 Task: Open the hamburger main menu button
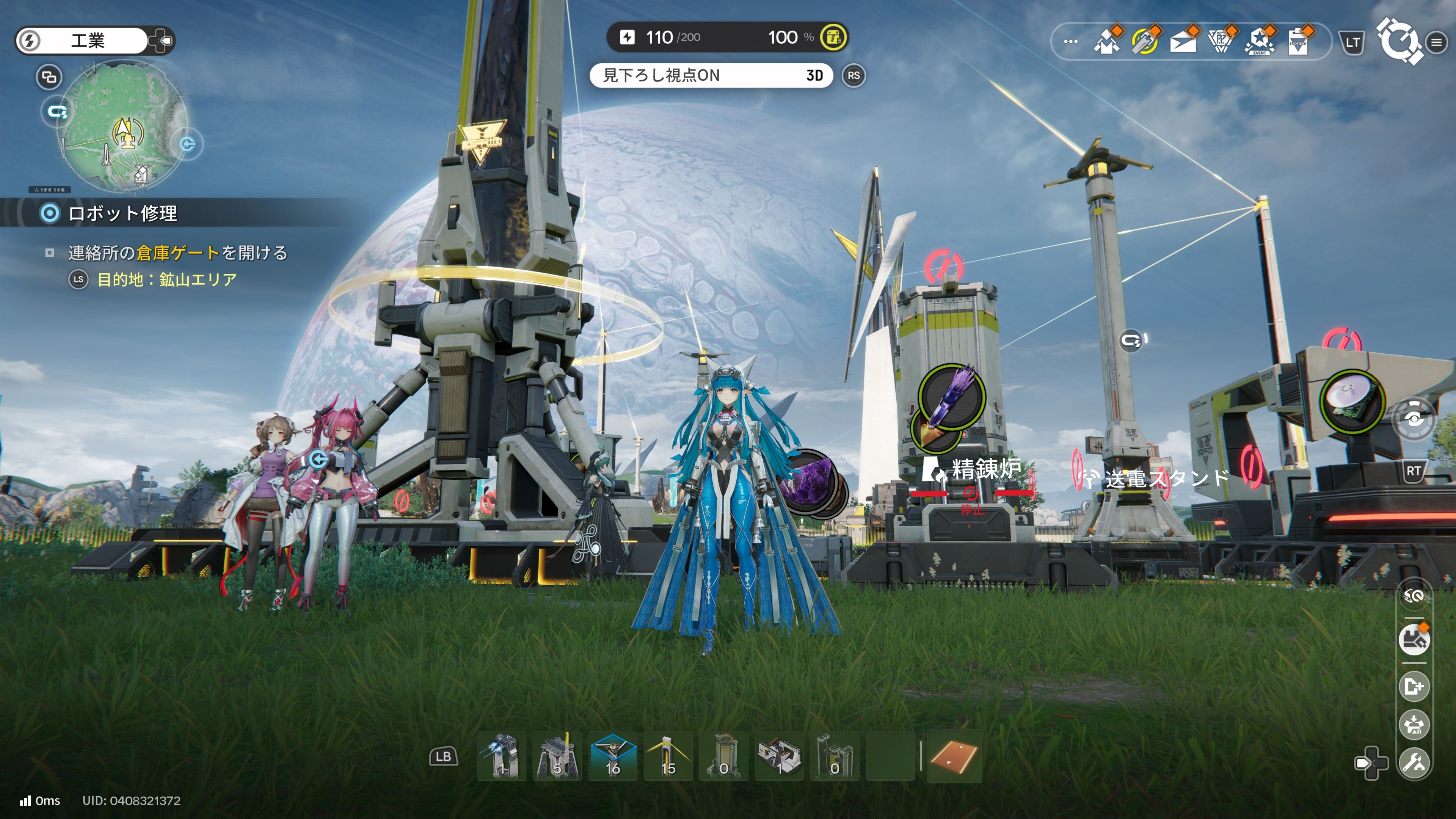tap(1436, 42)
